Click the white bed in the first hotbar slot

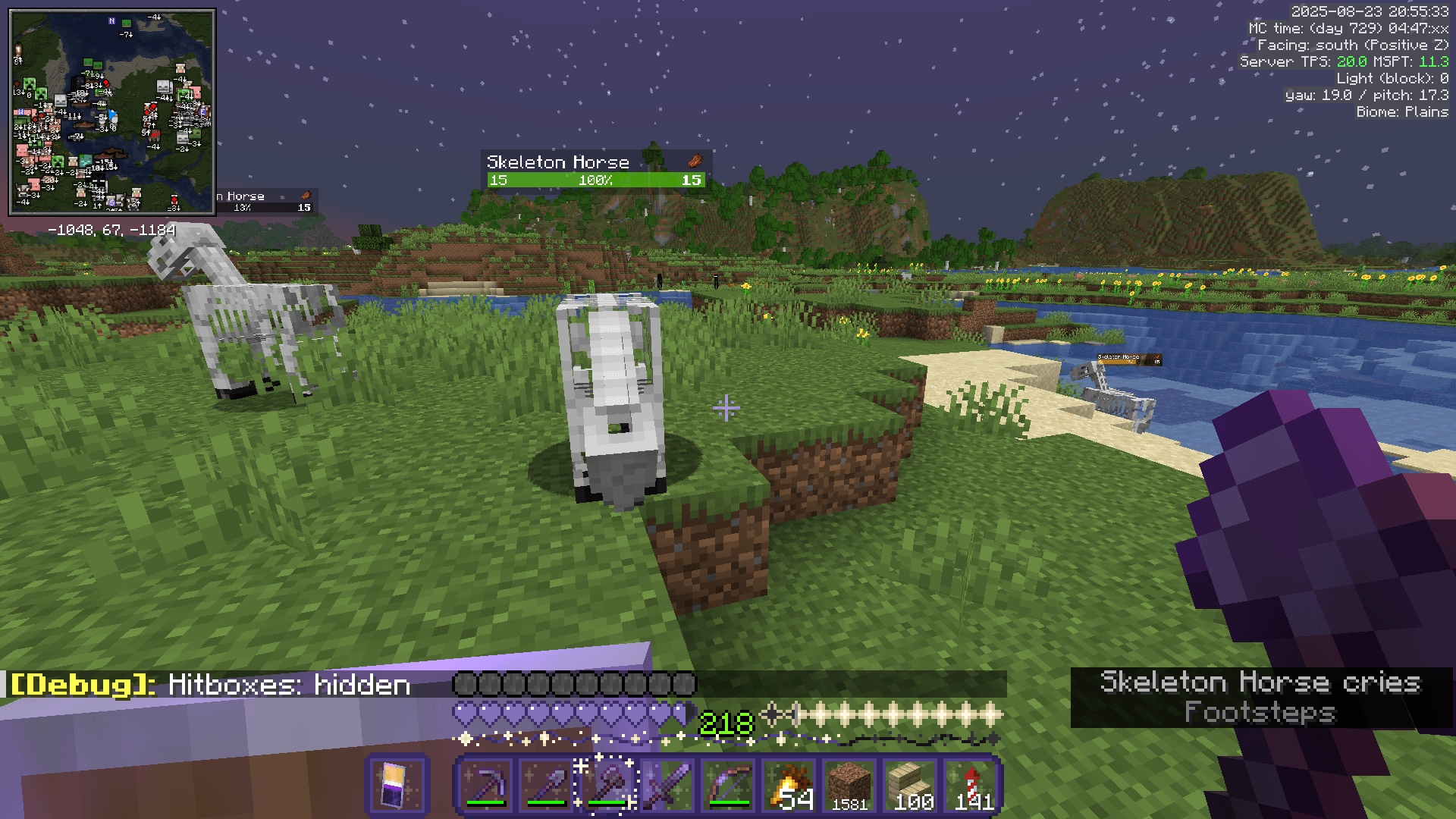point(397,785)
